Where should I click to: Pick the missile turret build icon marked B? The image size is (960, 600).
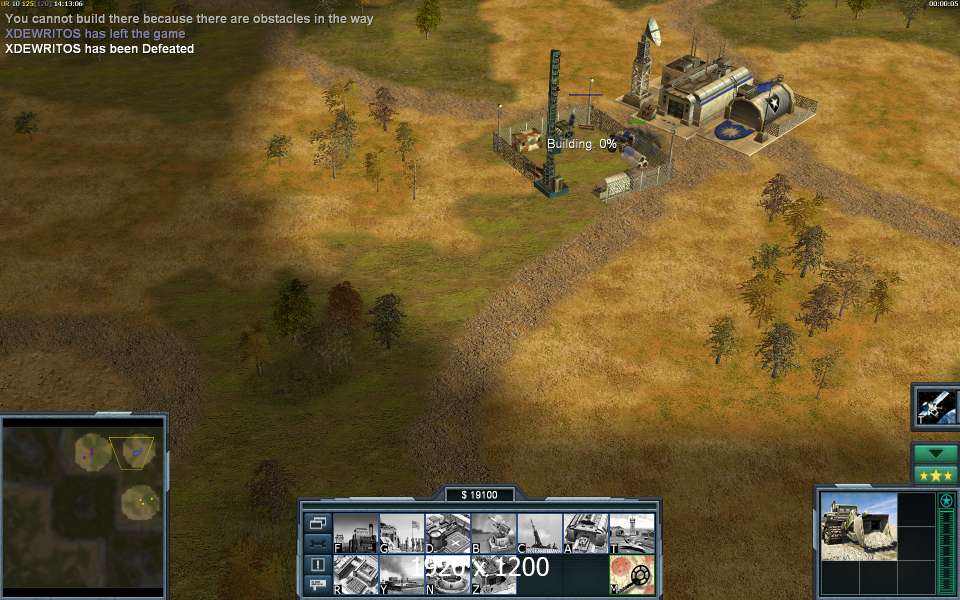493,533
